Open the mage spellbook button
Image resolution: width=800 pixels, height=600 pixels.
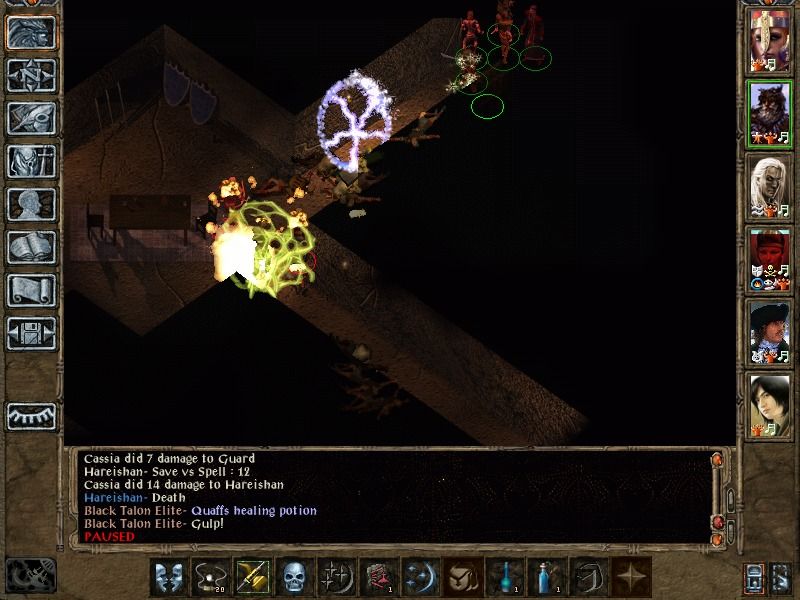click(x=31, y=247)
